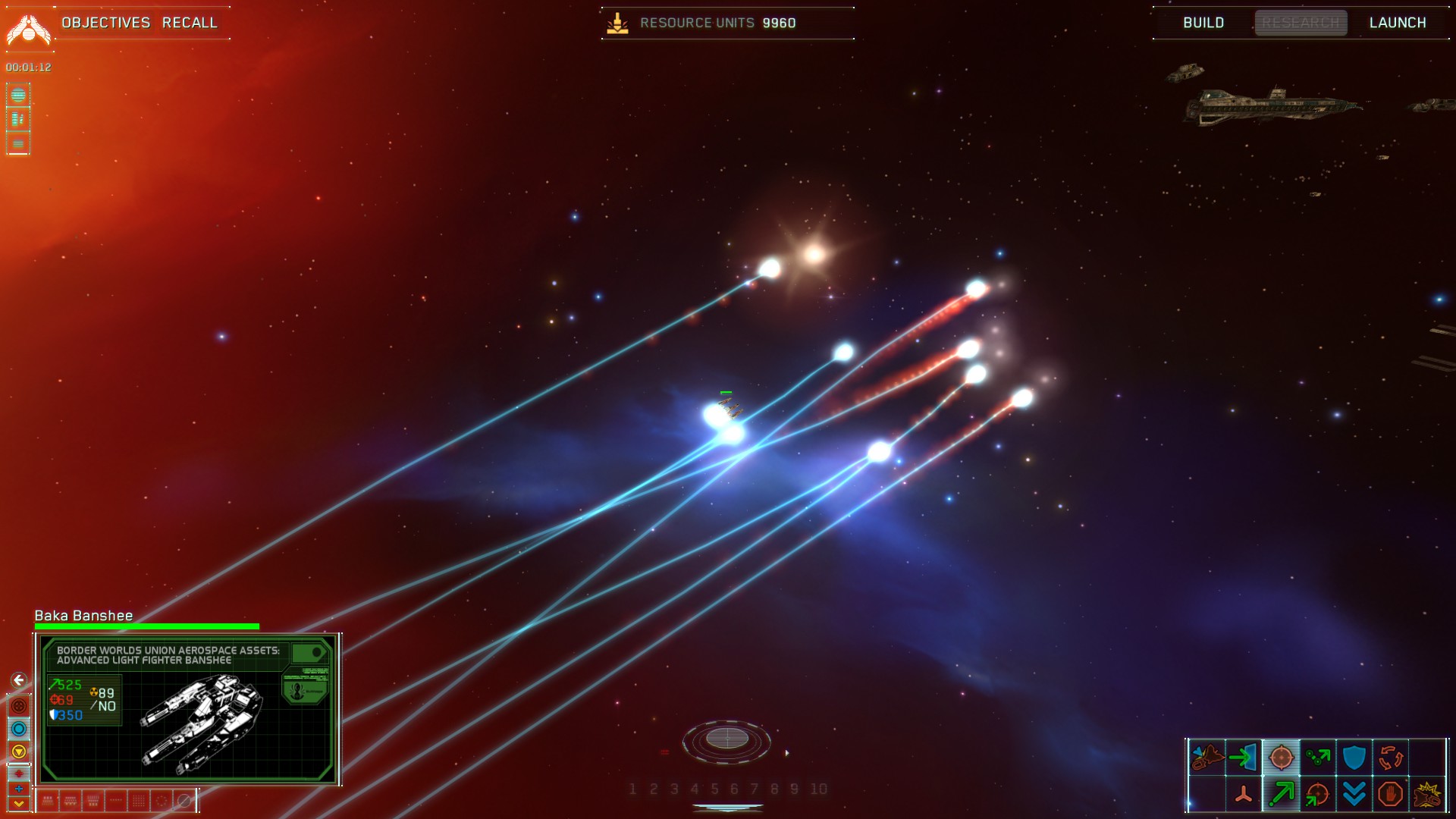Activate the blue double chevron command

pyautogui.click(x=1354, y=794)
